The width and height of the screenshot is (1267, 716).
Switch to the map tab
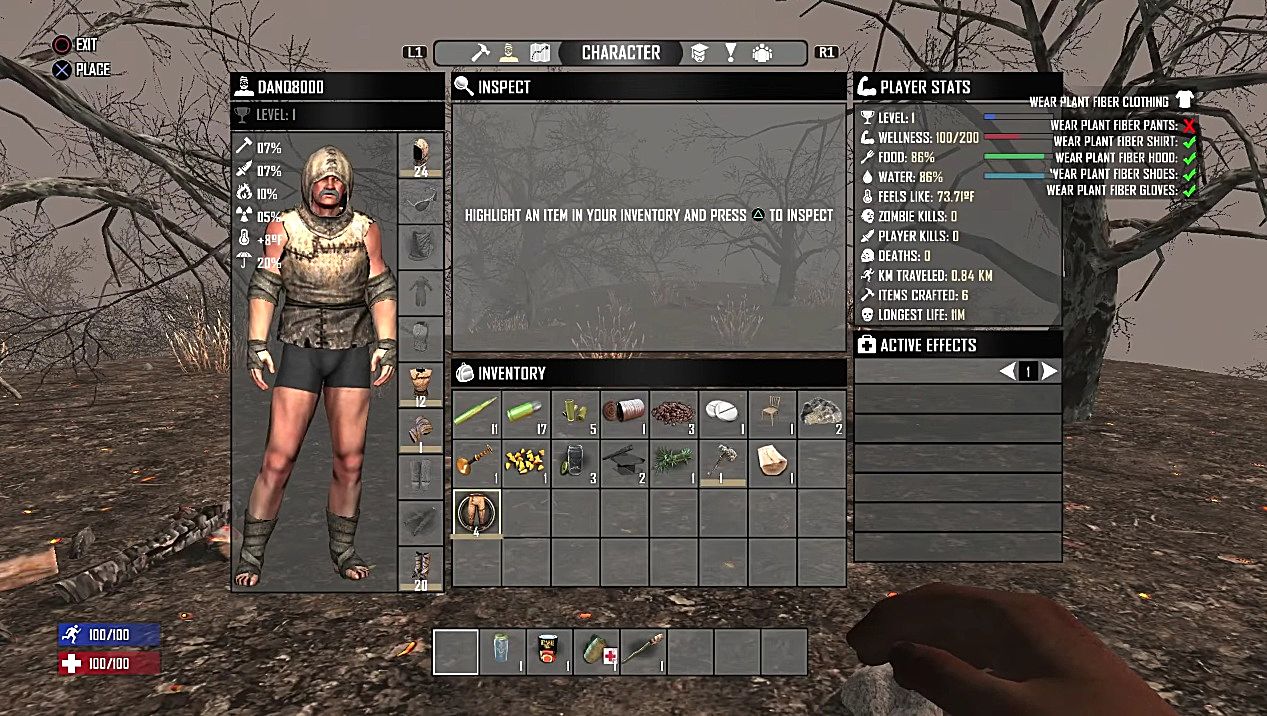[x=540, y=53]
